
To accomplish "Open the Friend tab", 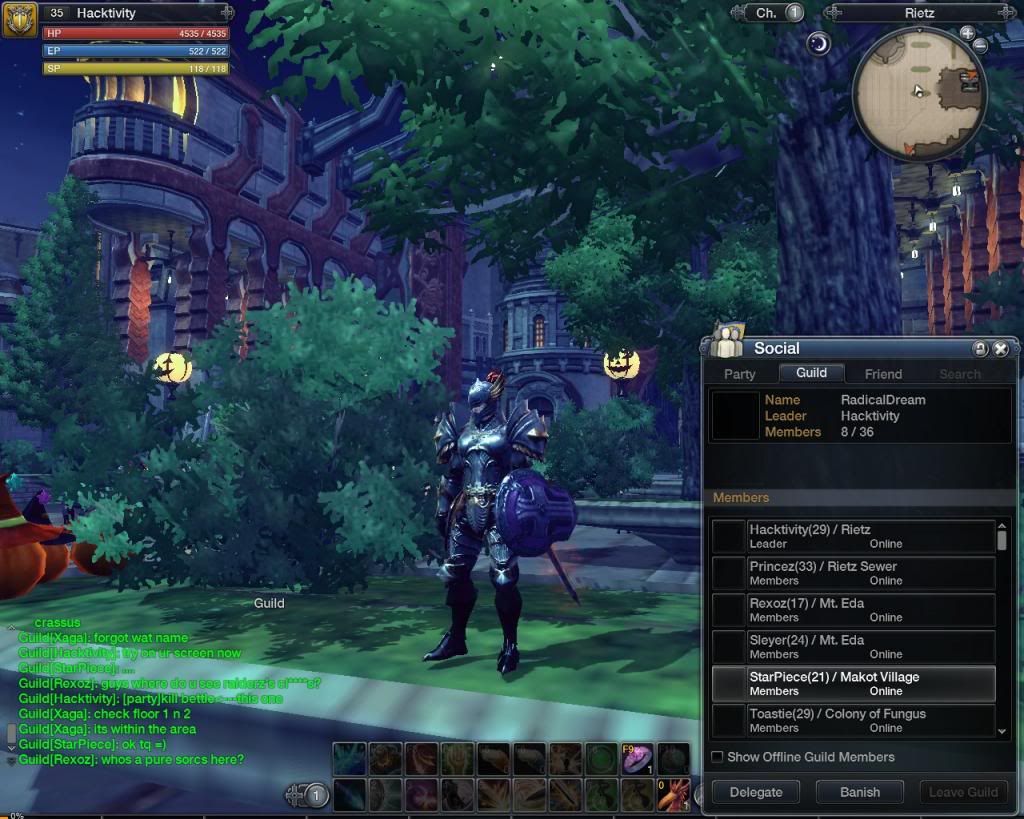I will pos(883,374).
